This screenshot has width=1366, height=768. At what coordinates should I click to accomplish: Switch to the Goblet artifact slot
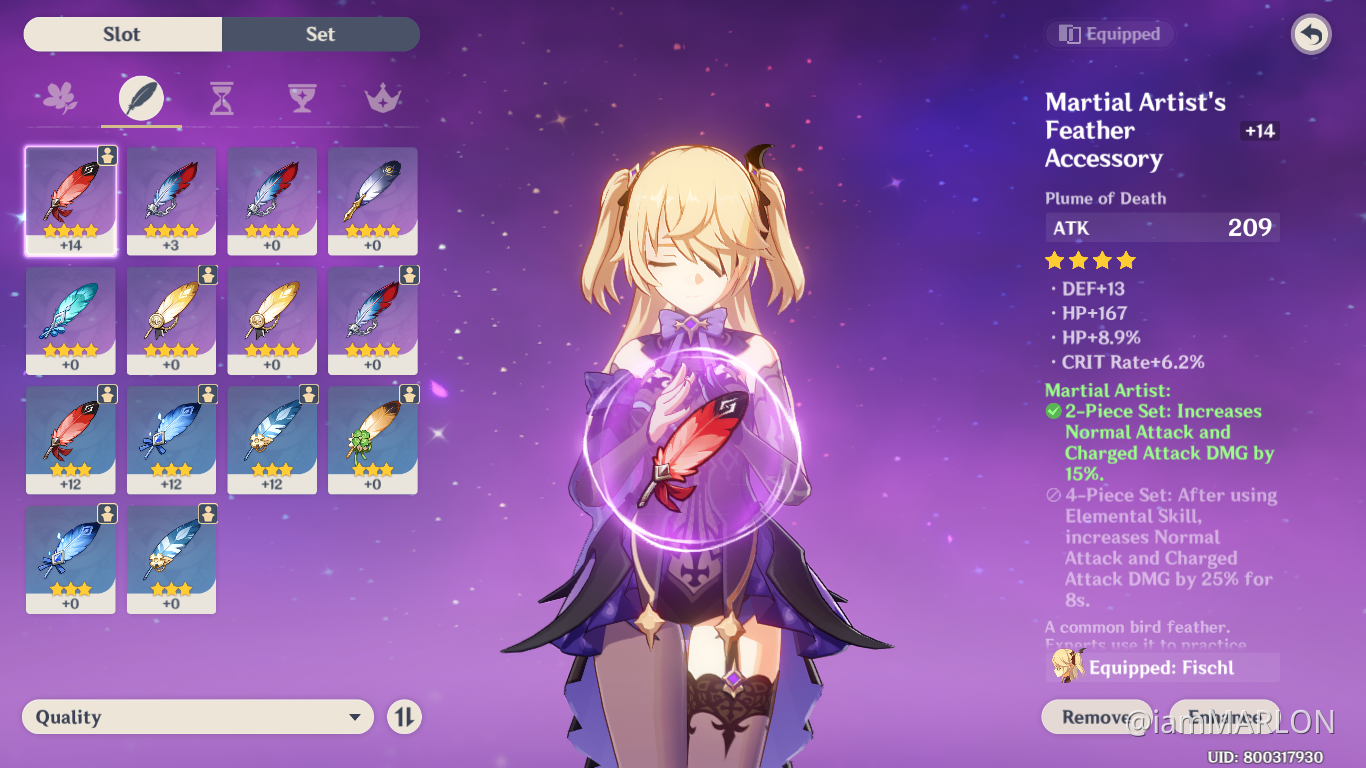[x=302, y=96]
